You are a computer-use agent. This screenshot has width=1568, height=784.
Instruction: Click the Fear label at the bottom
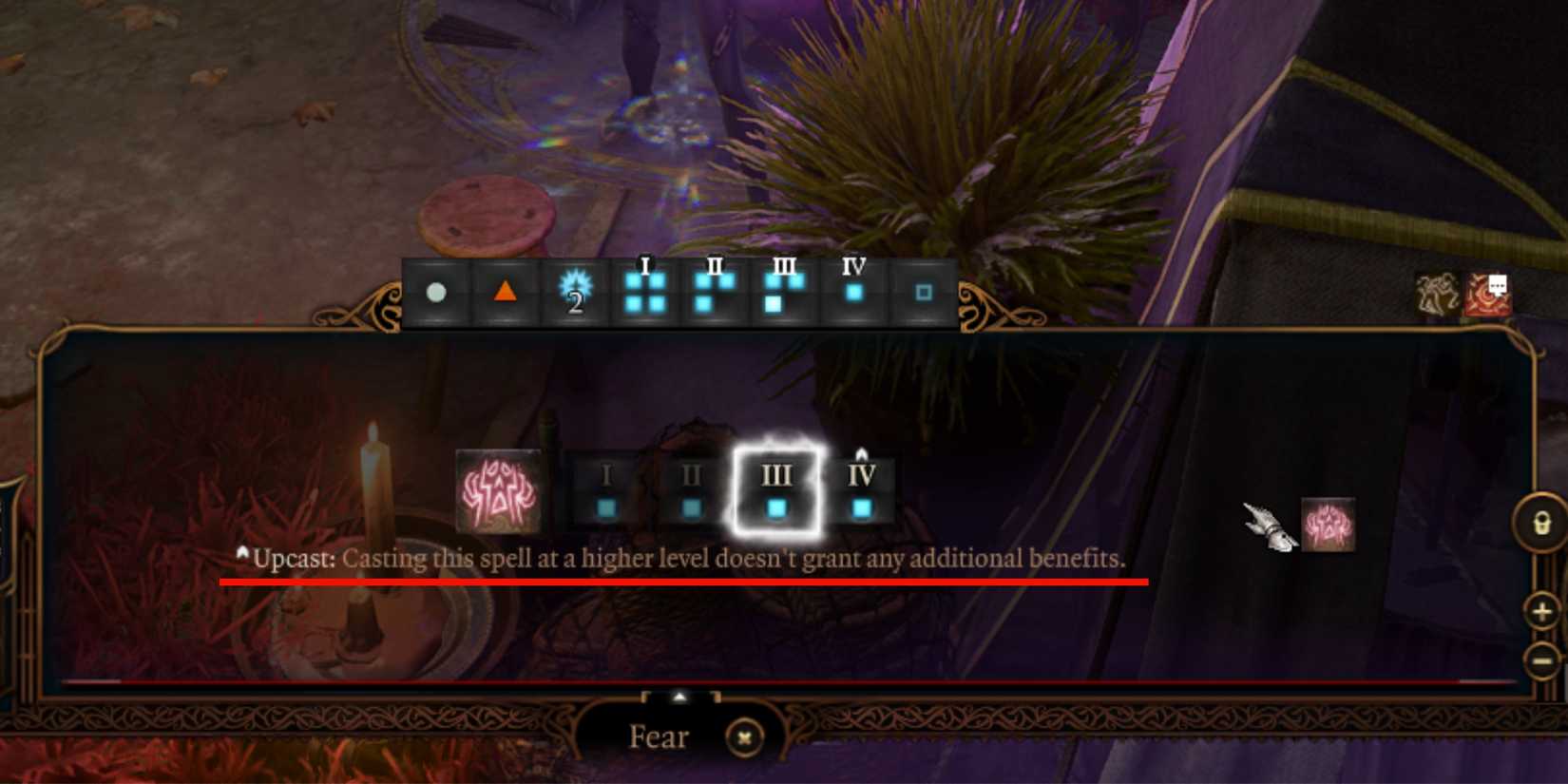coord(658,737)
